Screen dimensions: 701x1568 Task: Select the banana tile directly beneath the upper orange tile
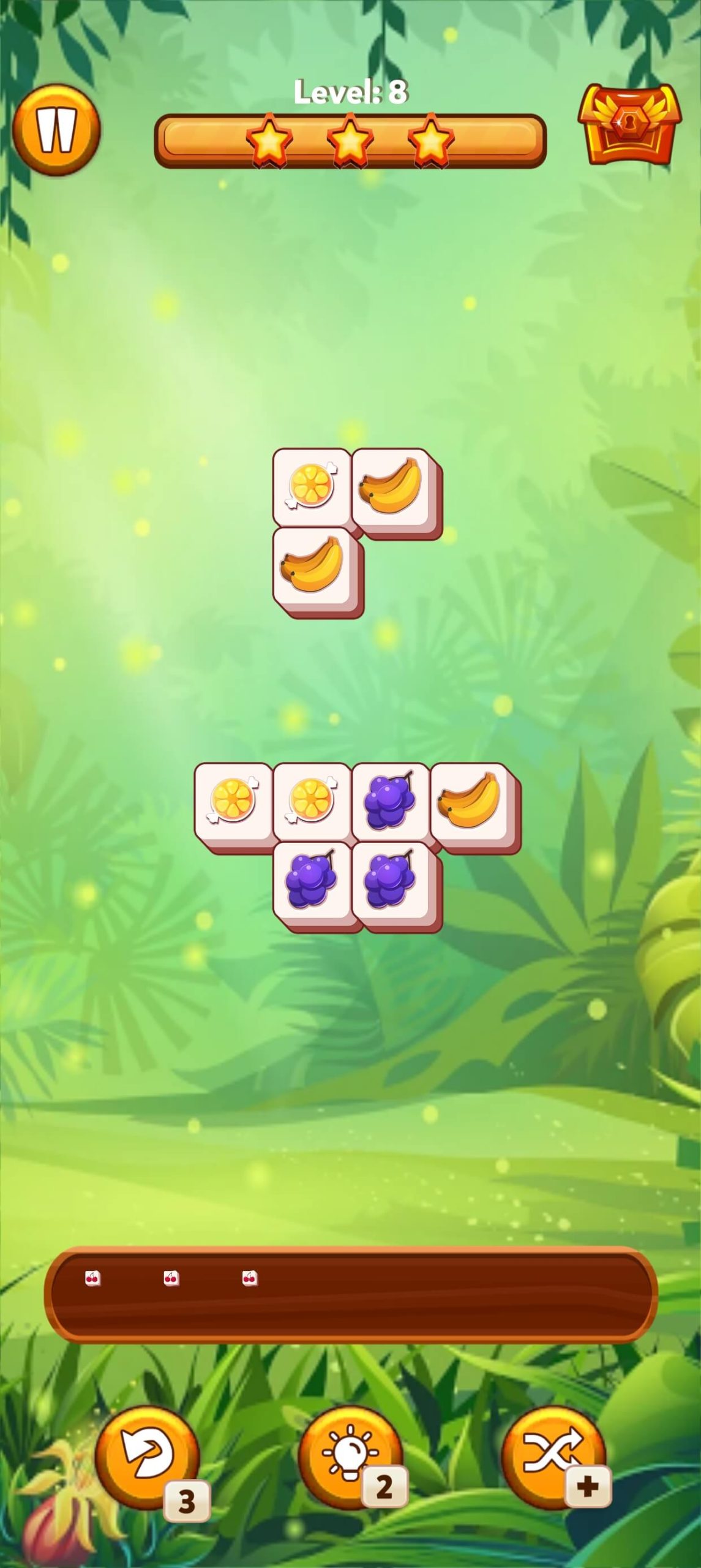312,565
